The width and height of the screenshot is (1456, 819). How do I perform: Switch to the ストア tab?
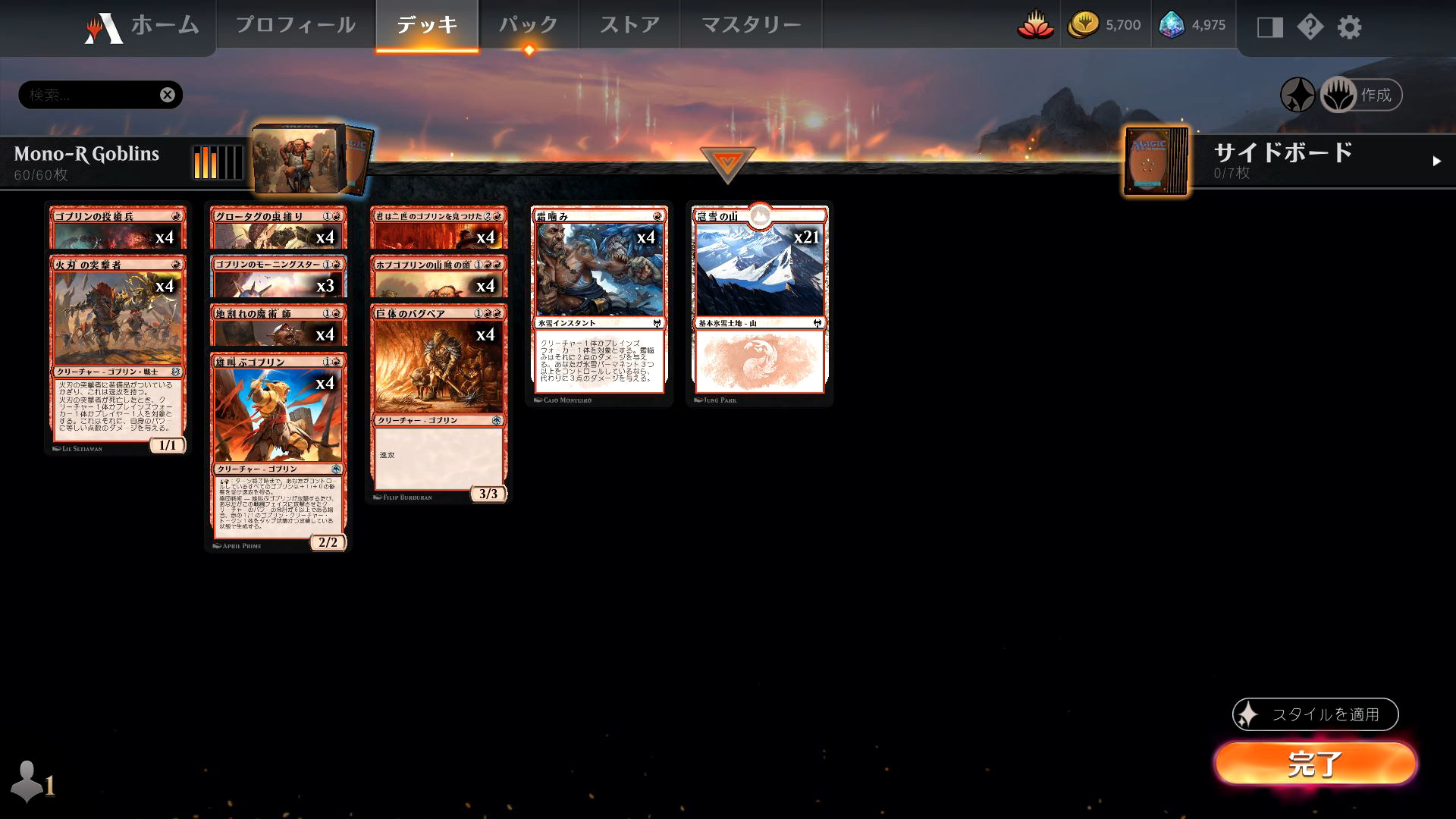(630, 23)
